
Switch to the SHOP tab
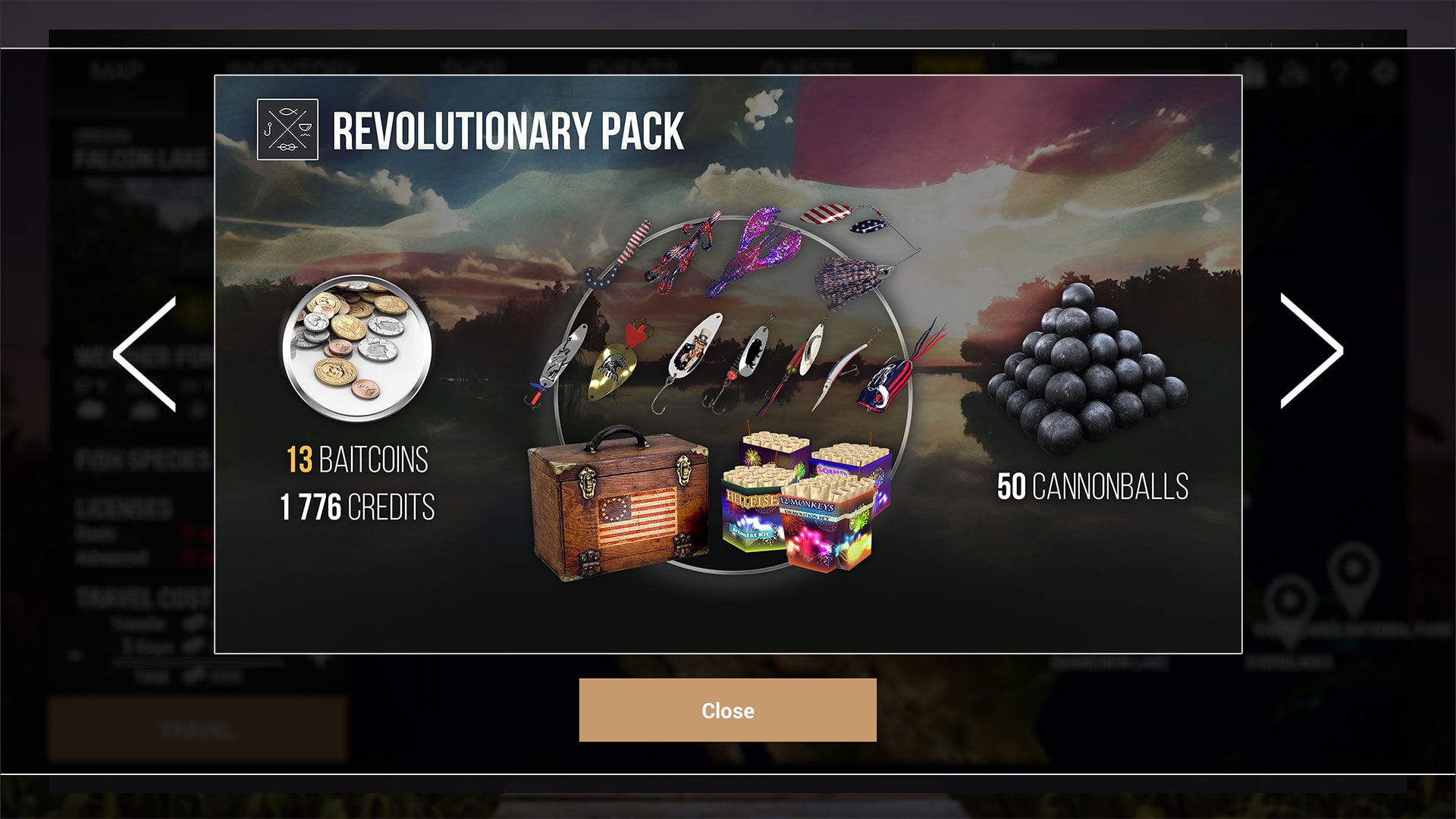click(x=483, y=64)
